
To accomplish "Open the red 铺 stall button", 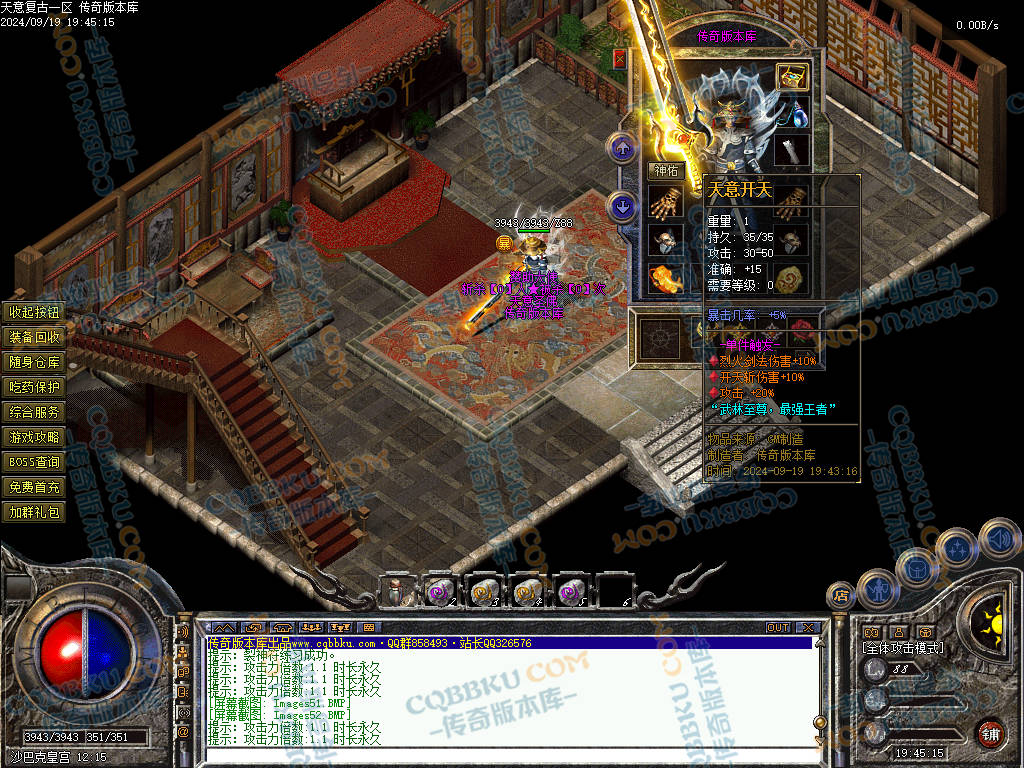I will [990, 733].
